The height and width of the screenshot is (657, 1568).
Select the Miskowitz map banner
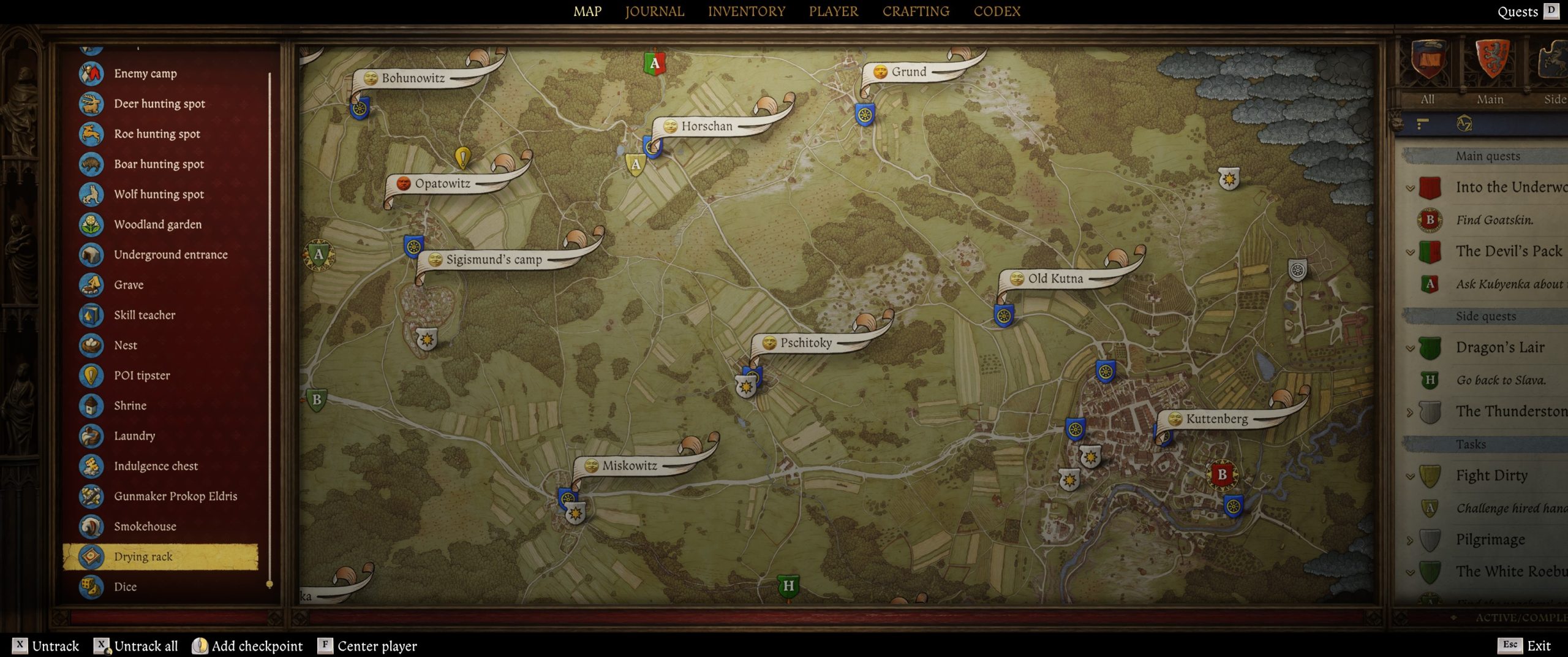pyautogui.click(x=629, y=465)
